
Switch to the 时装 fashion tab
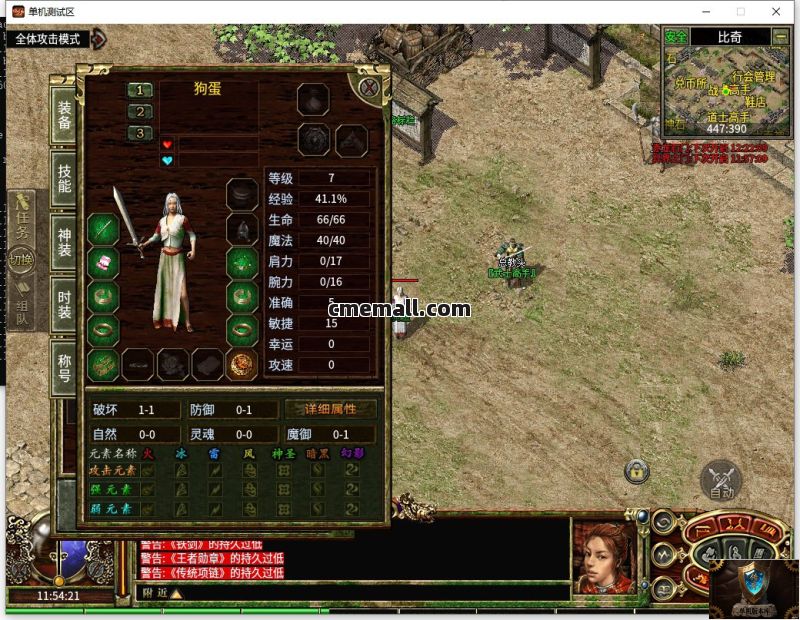point(64,303)
